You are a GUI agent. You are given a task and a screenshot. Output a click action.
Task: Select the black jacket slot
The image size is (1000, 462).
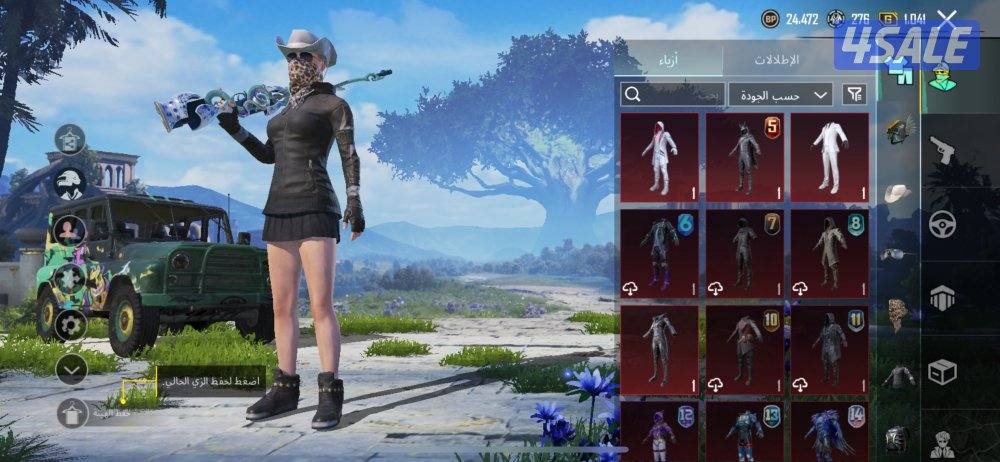[x=900, y=376]
